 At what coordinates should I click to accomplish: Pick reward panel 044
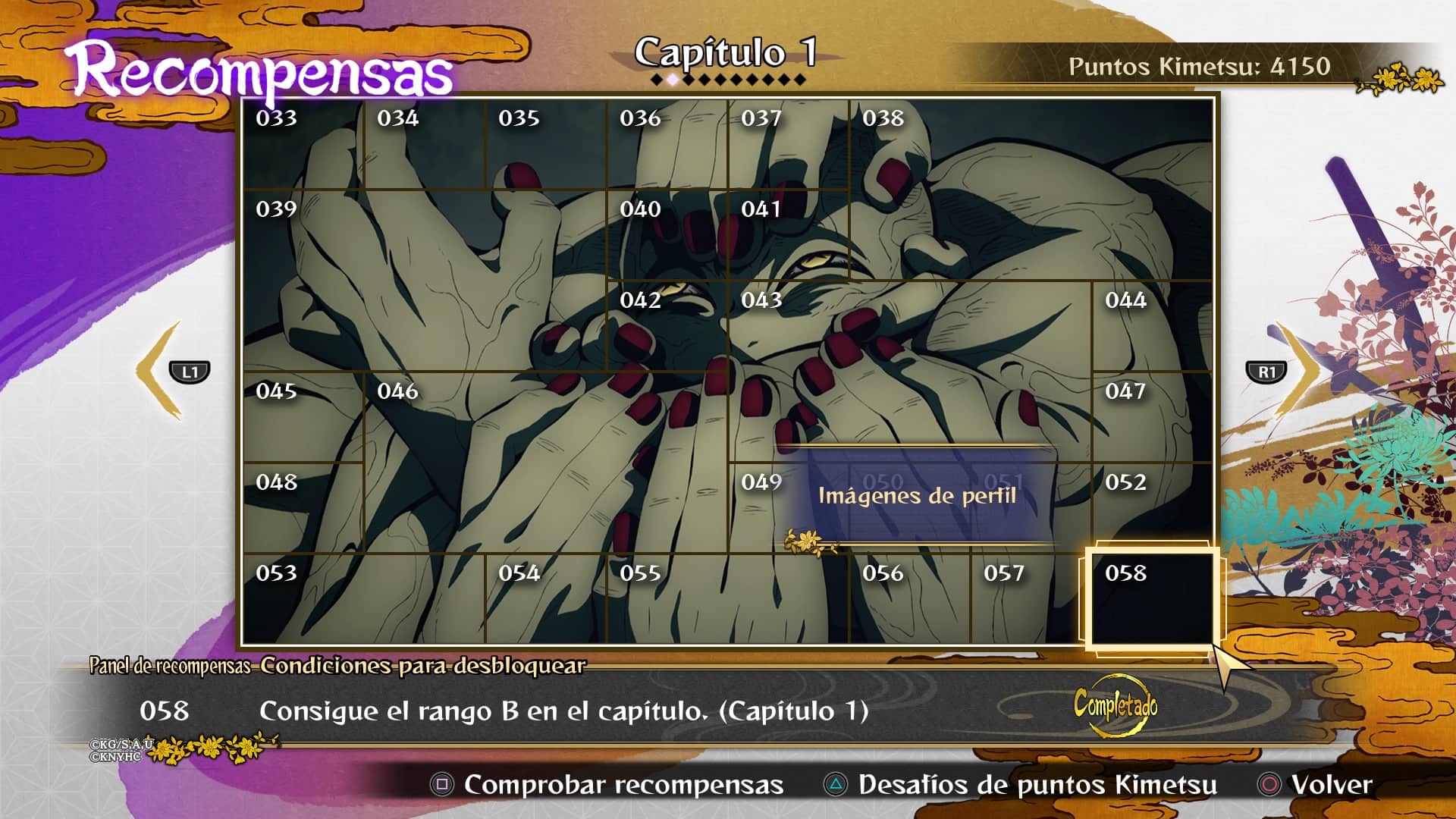point(1152,325)
